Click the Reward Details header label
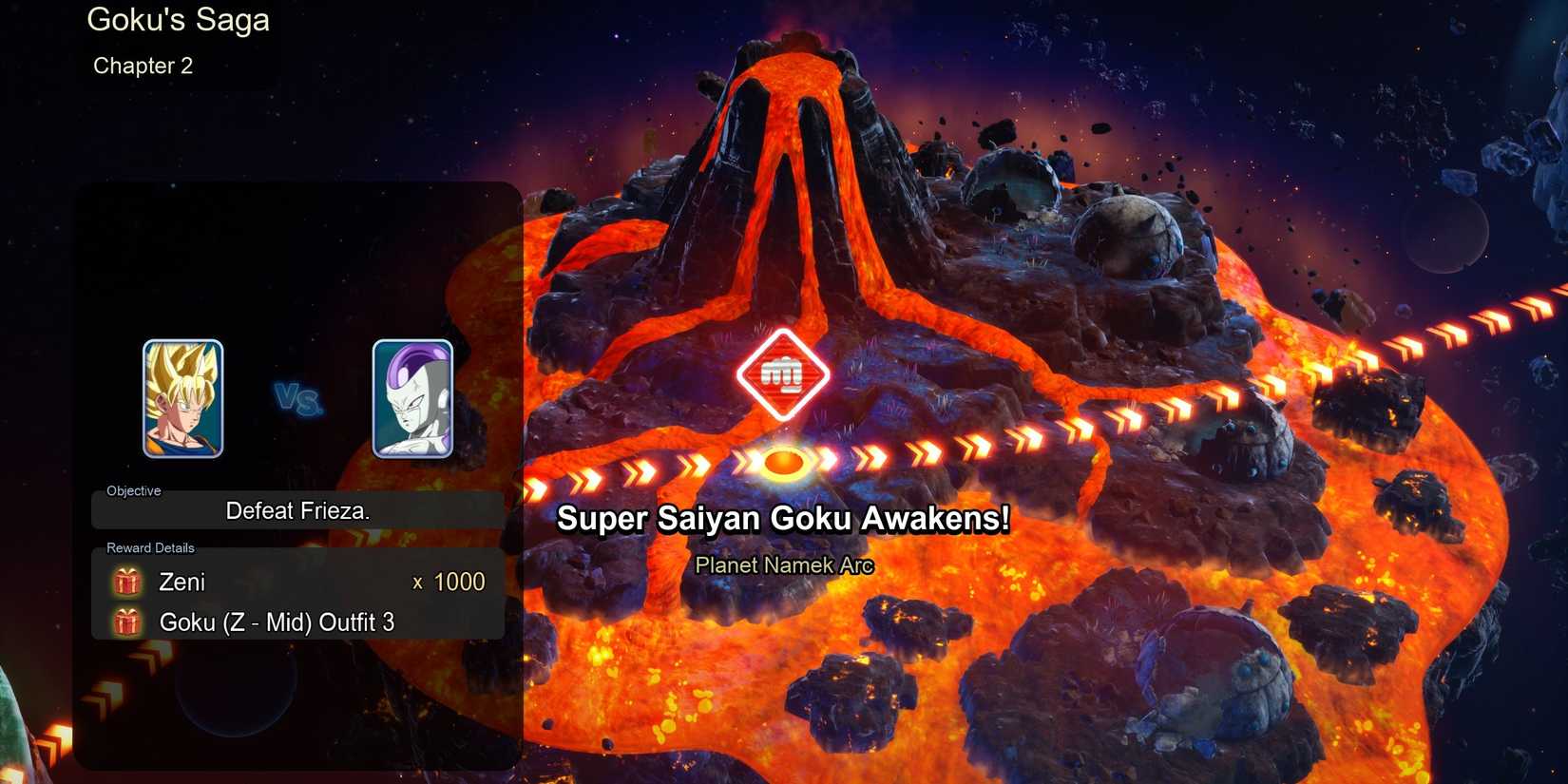 click(x=149, y=548)
